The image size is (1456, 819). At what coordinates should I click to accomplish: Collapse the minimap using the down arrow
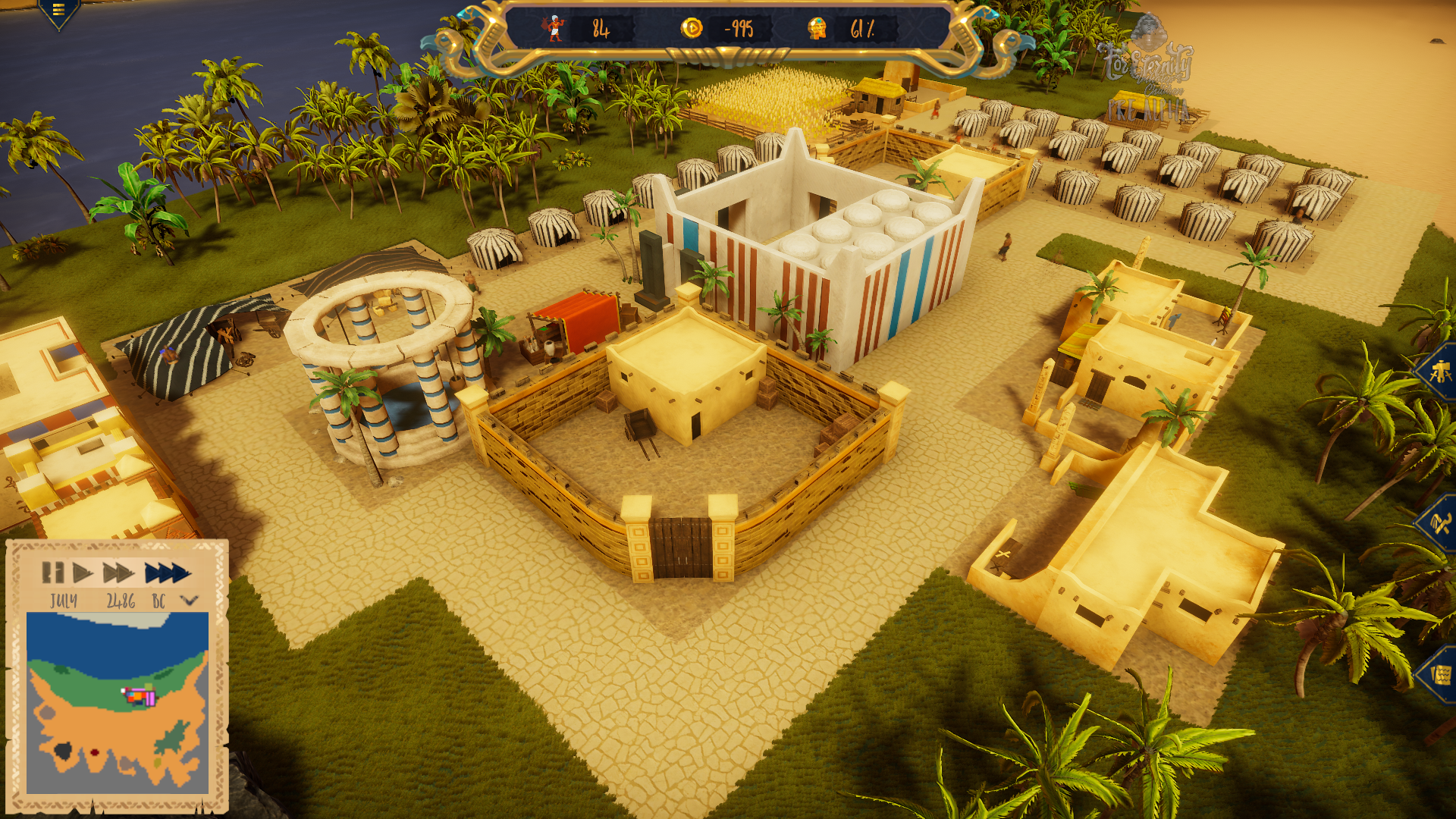[188, 601]
